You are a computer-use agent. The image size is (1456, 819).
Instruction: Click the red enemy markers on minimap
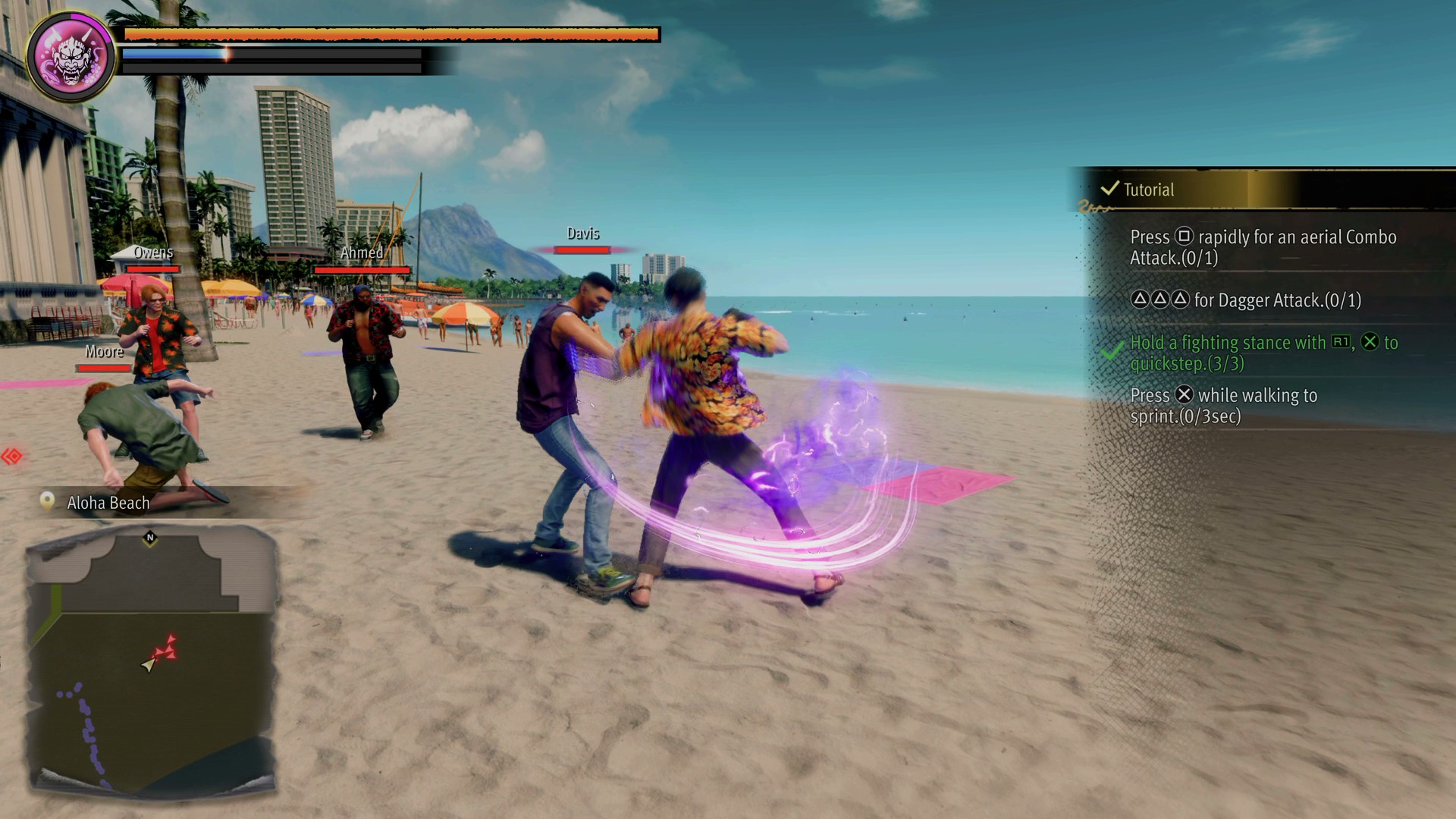(x=166, y=649)
